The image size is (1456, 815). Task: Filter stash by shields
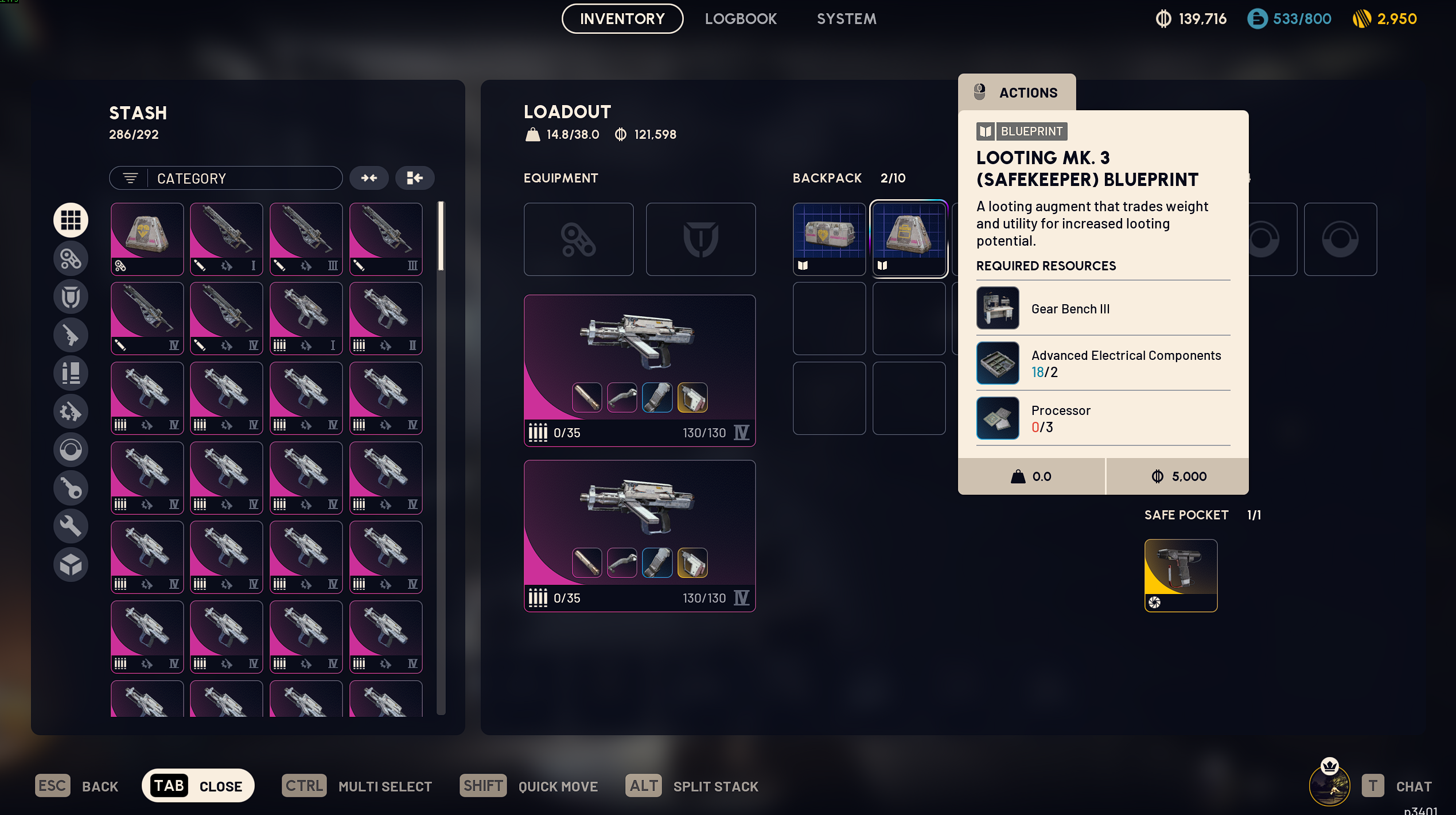click(x=71, y=297)
